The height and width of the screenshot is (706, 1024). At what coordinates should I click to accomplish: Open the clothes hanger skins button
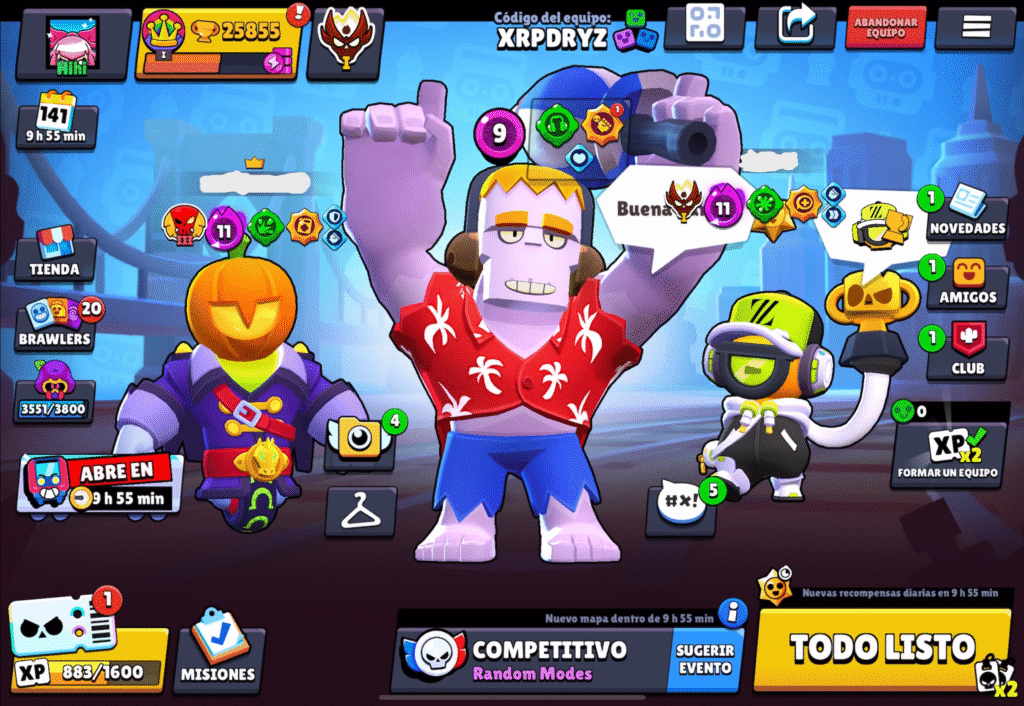[x=360, y=510]
